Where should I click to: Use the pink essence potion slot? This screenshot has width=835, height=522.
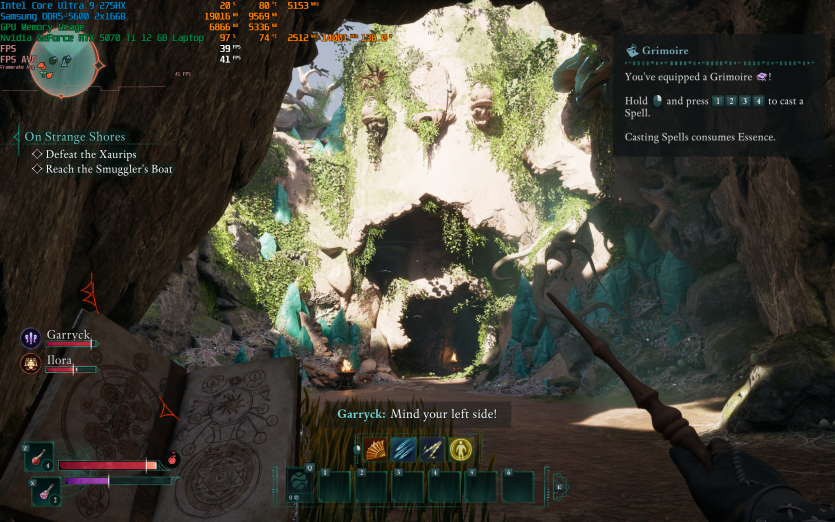click(x=46, y=489)
